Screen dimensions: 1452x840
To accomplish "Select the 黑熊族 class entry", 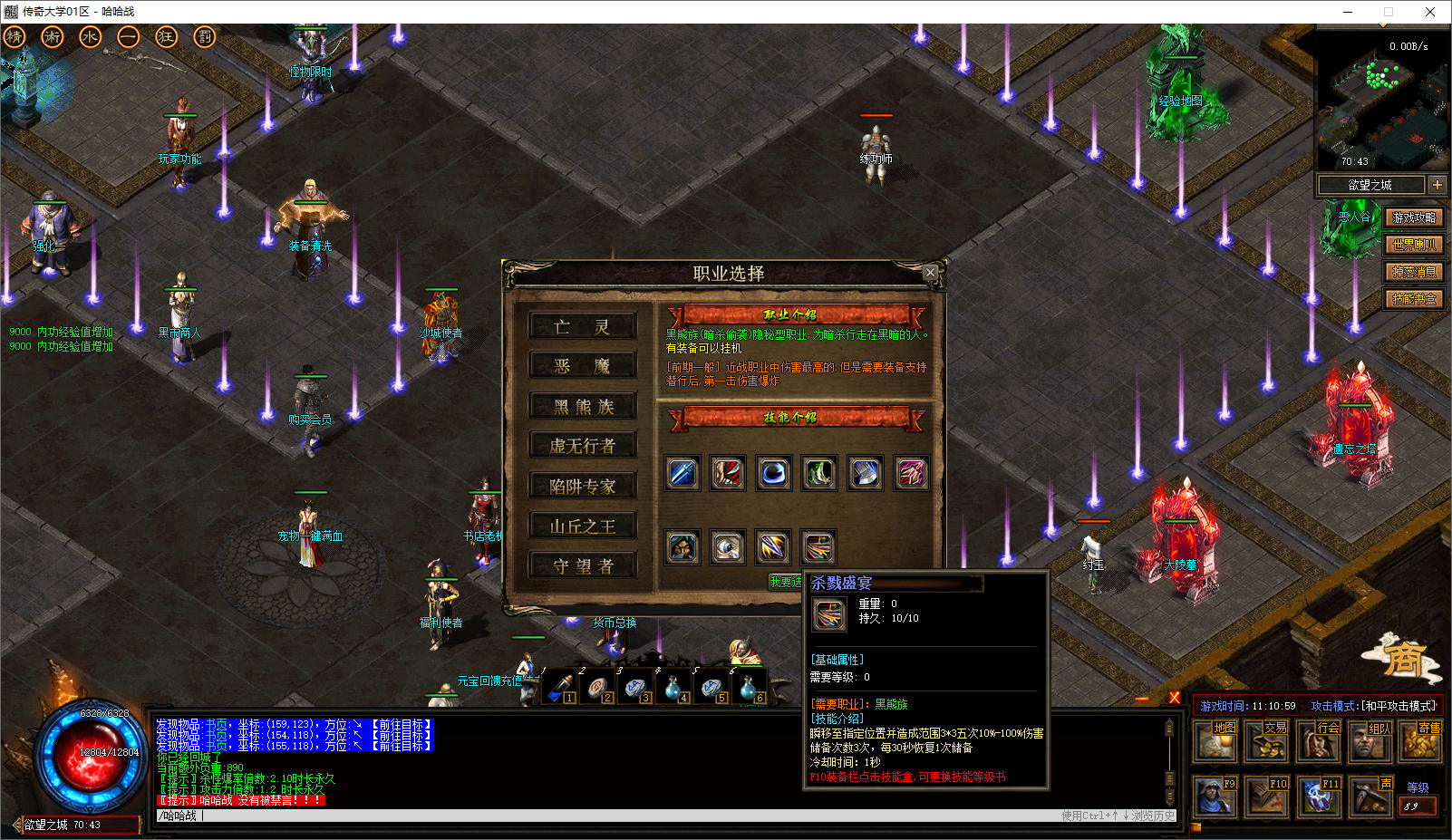I will point(583,406).
